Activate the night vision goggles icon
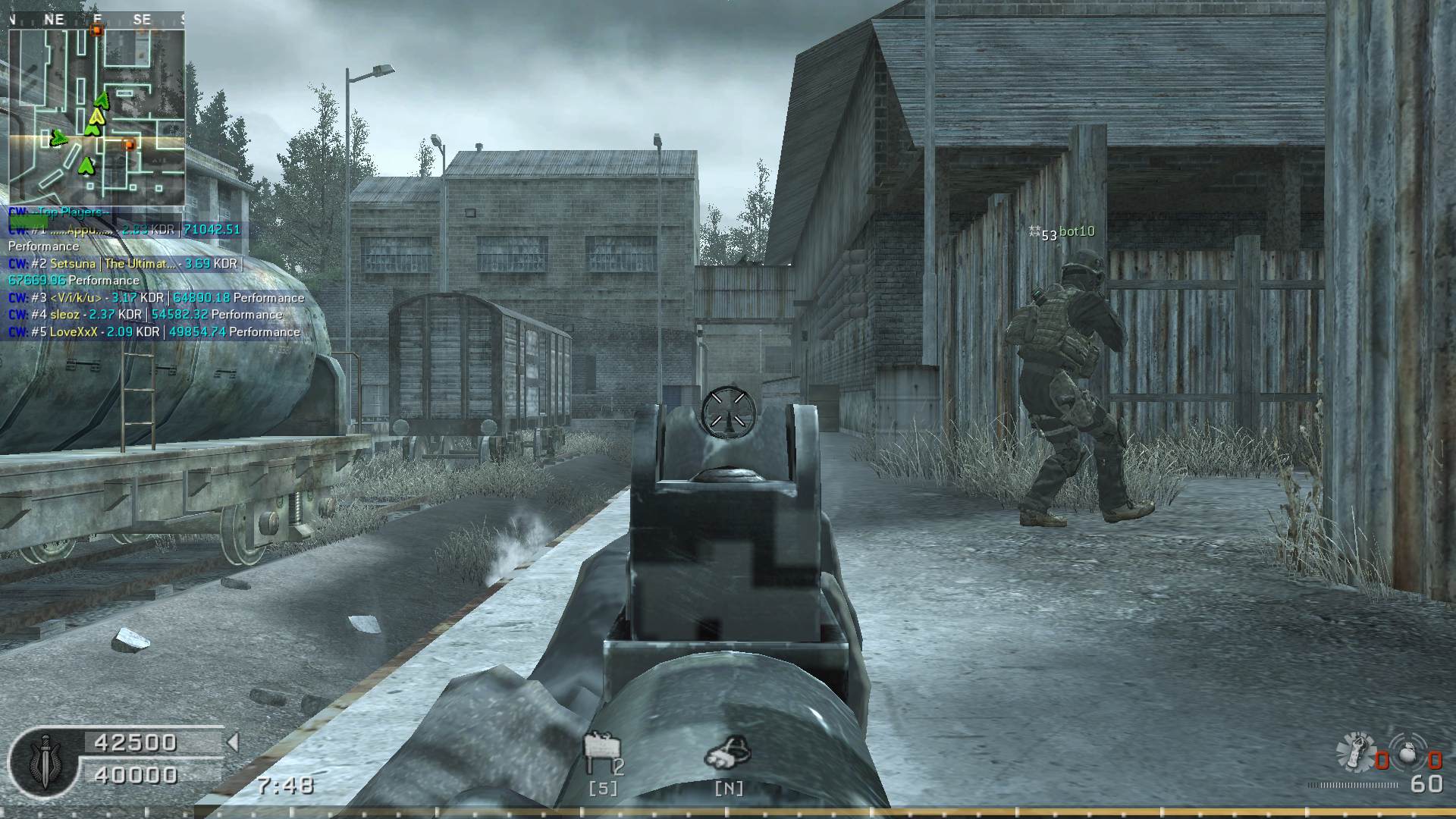 728,752
